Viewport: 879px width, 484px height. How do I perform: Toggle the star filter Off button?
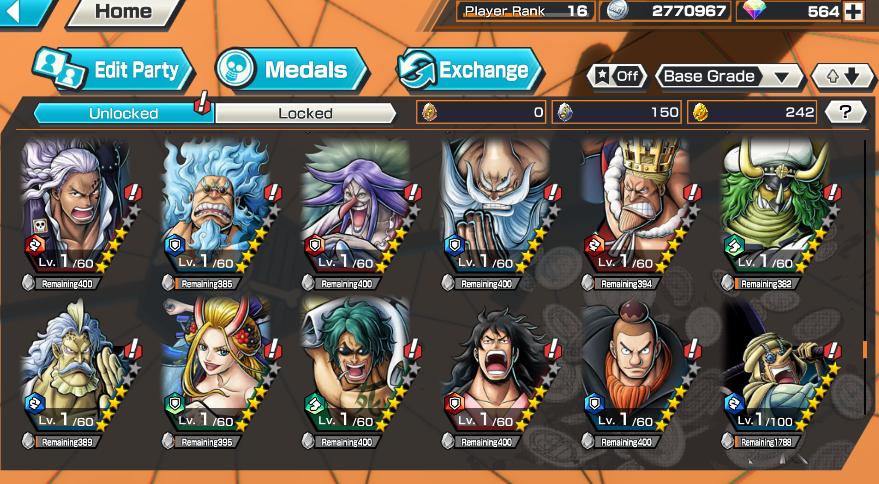pyautogui.click(x=616, y=76)
